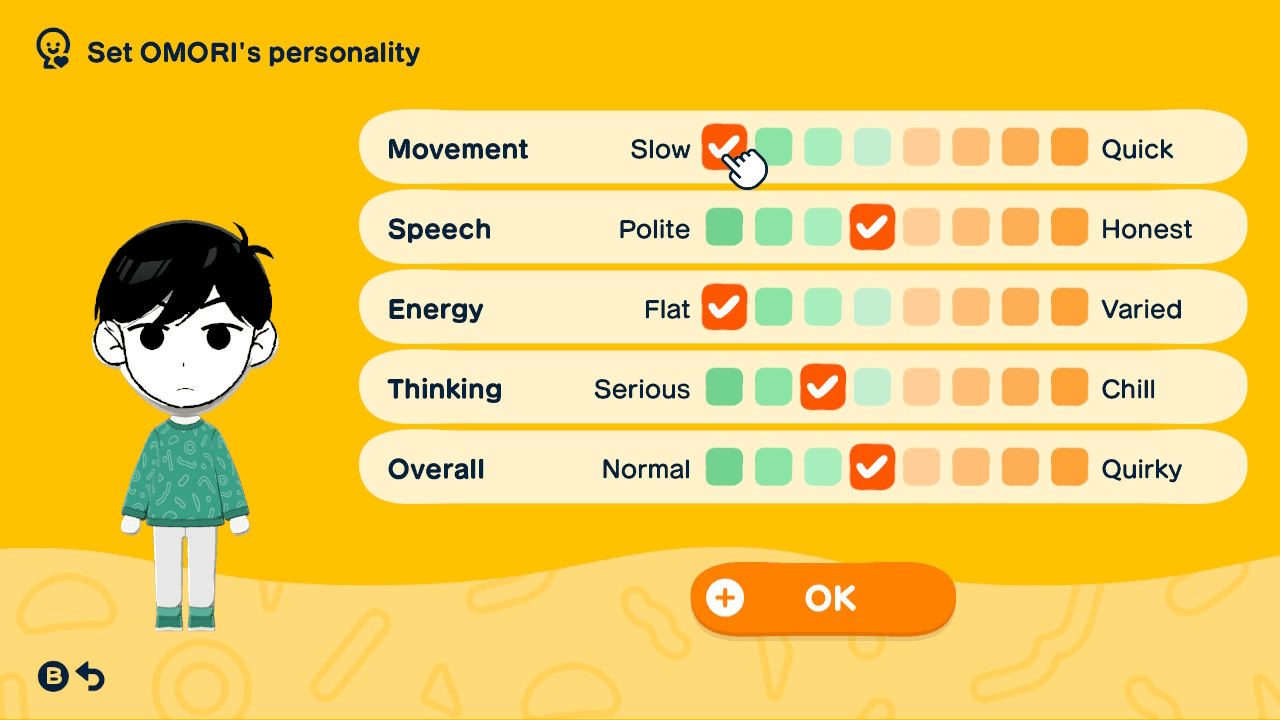The height and width of the screenshot is (720, 1280).
Task: Click the checkmark on the Thinking row
Action: pyautogui.click(x=822, y=387)
